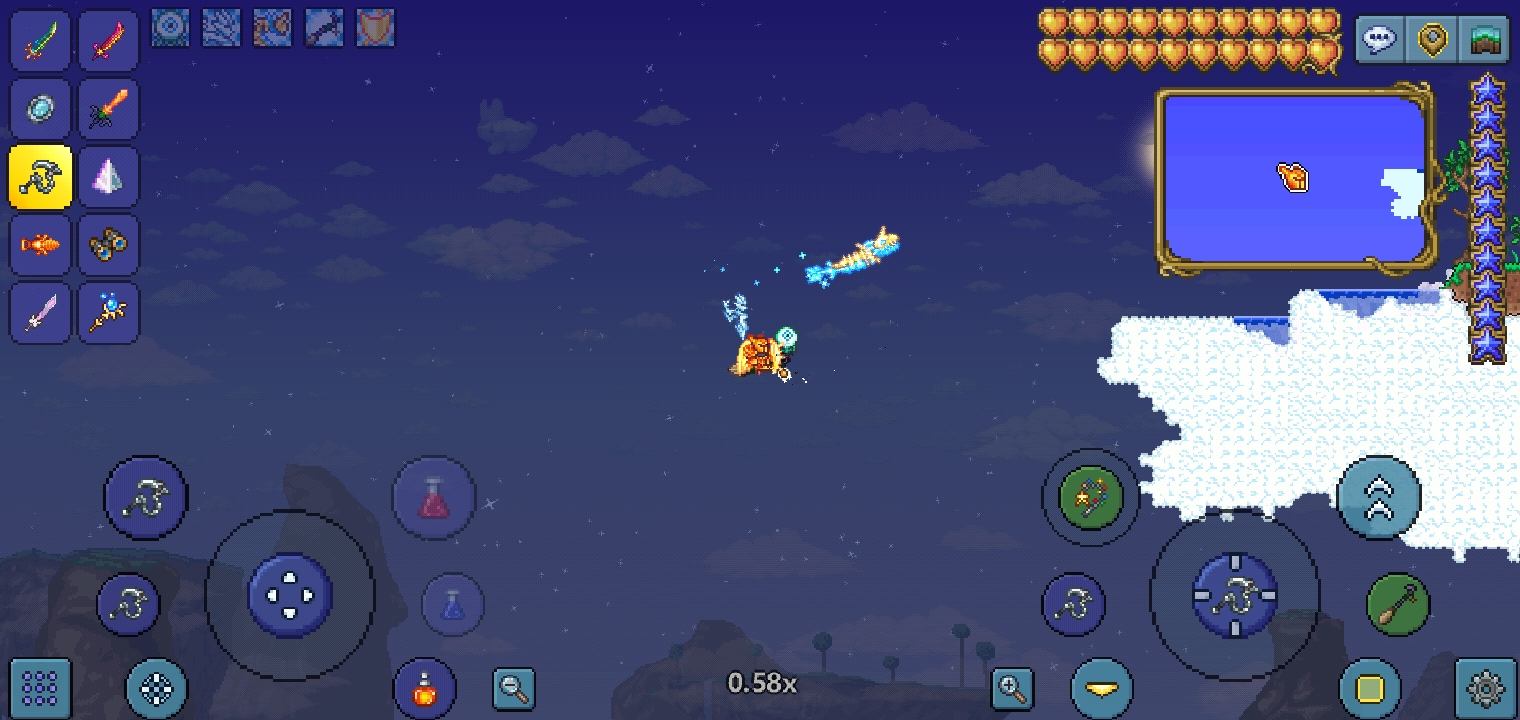Select the Terra Blade hotbar slot
The height and width of the screenshot is (720, 1520).
click(41, 41)
